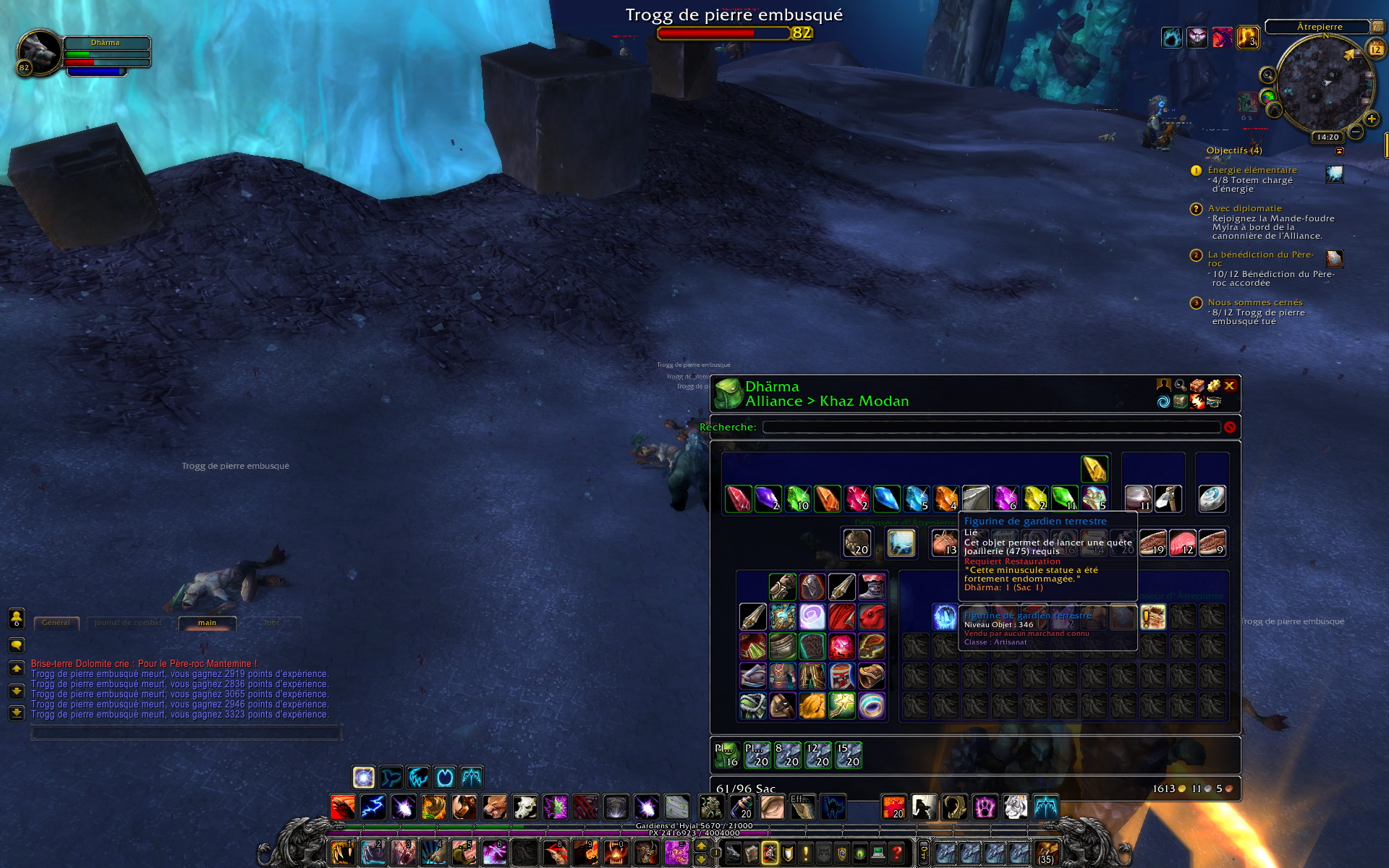Select the red gem stack of 10 green gems
The width and height of the screenshot is (1389, 868).
[x=798, y=498]
